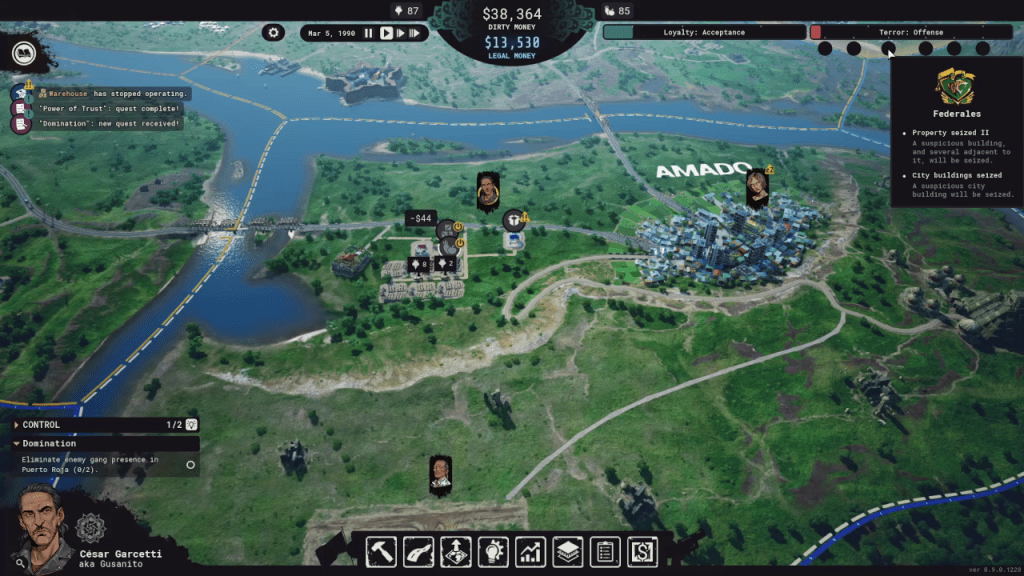Open the settings gear menu

tap(274, 33)
